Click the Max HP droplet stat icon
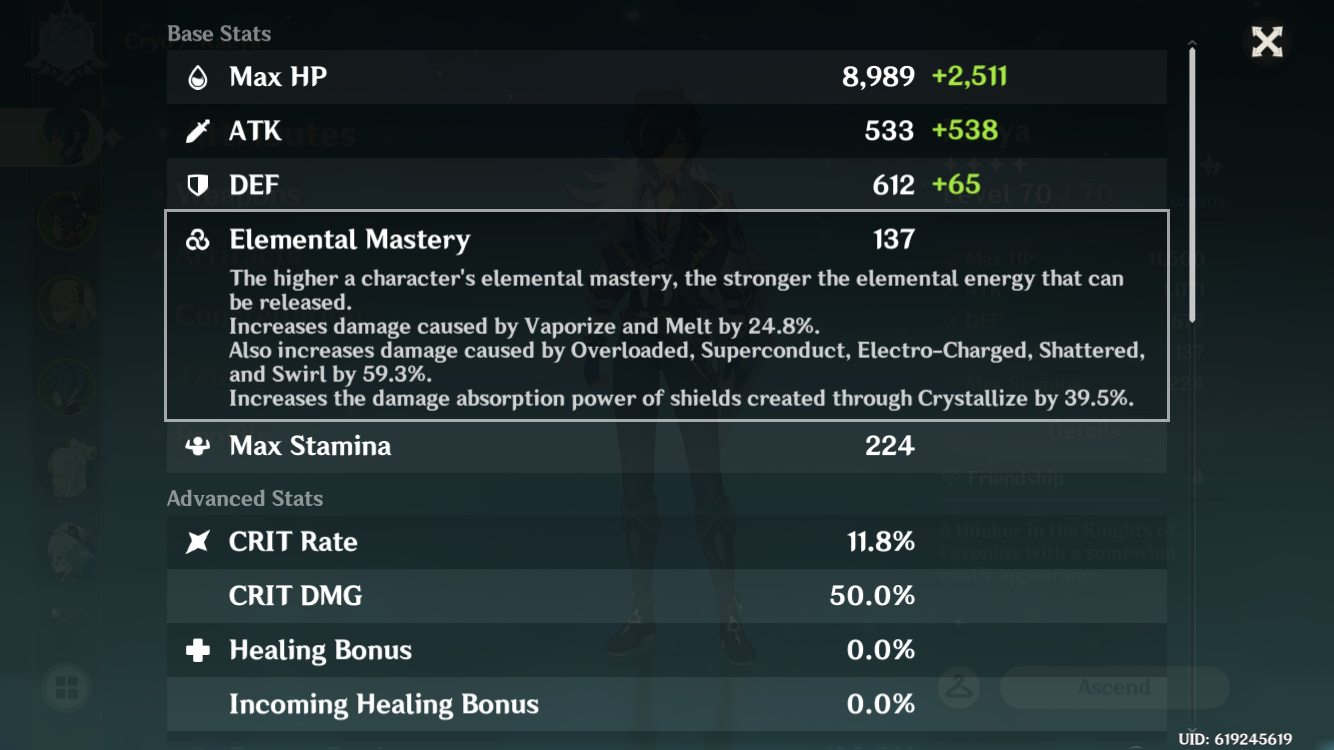 point(198,76)
